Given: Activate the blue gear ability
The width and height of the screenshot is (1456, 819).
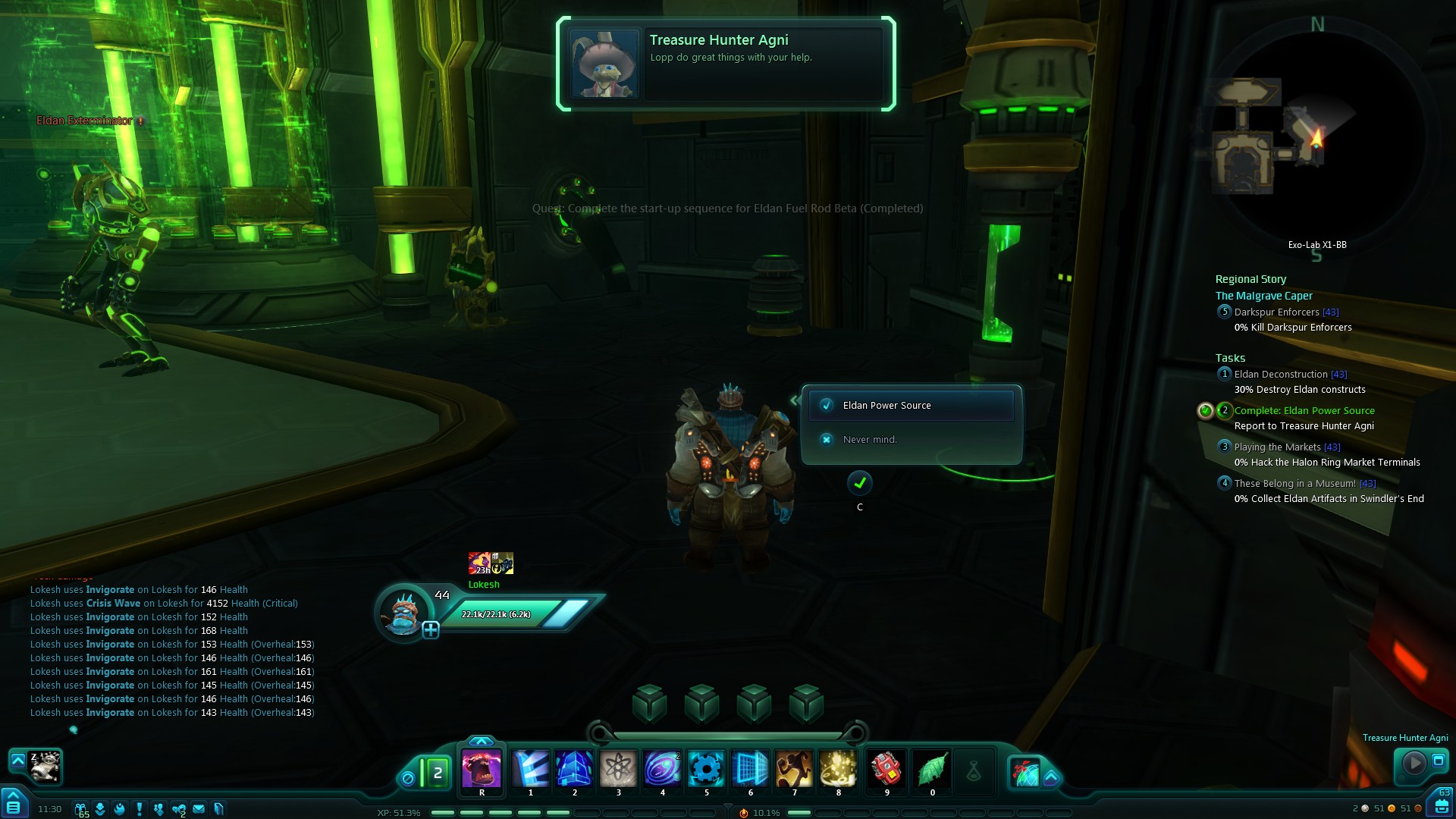Looking at the screenshot, I should [706, 769].
